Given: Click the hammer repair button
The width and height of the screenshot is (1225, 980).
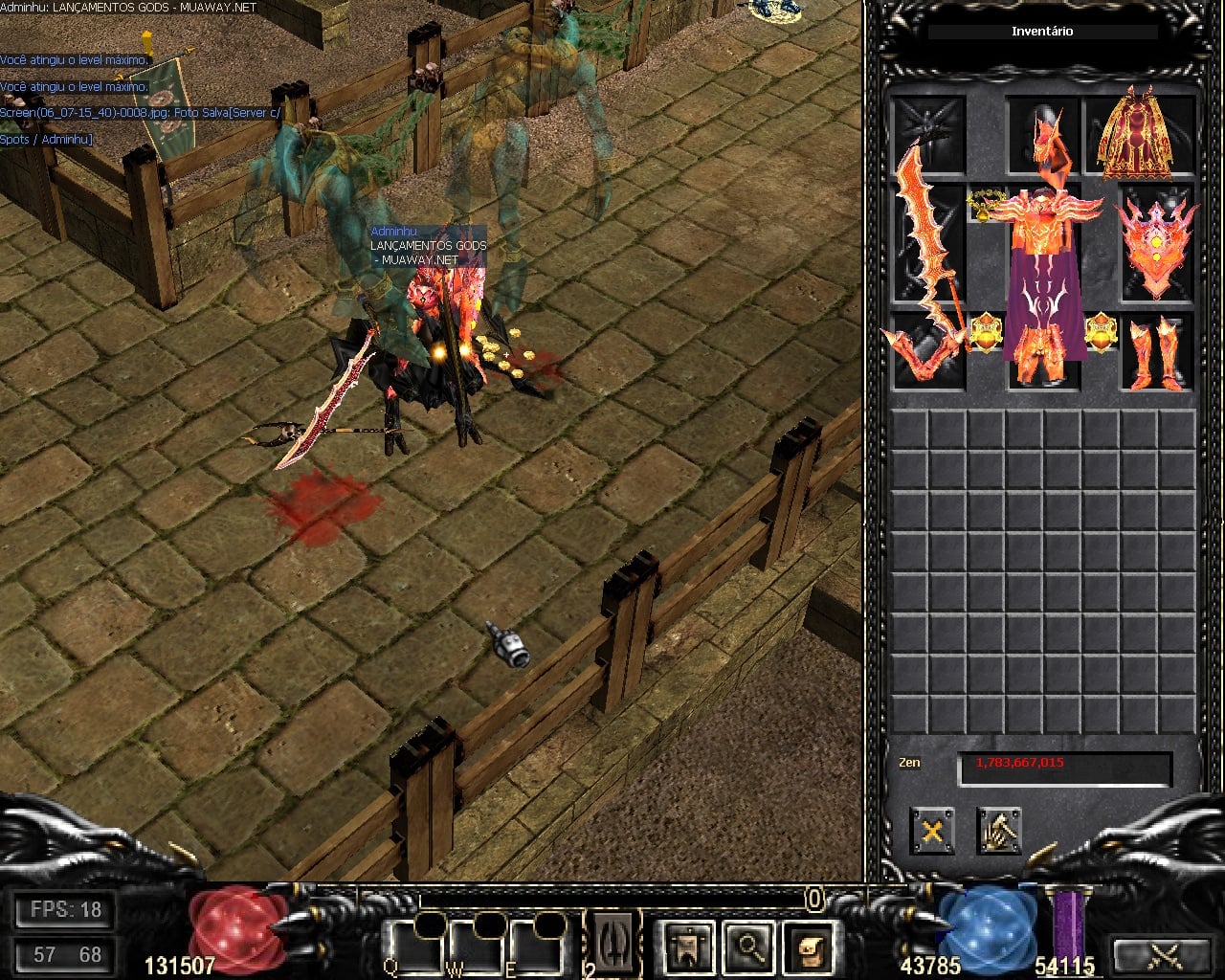Looking at the screenshot, I should coord(998,830).
